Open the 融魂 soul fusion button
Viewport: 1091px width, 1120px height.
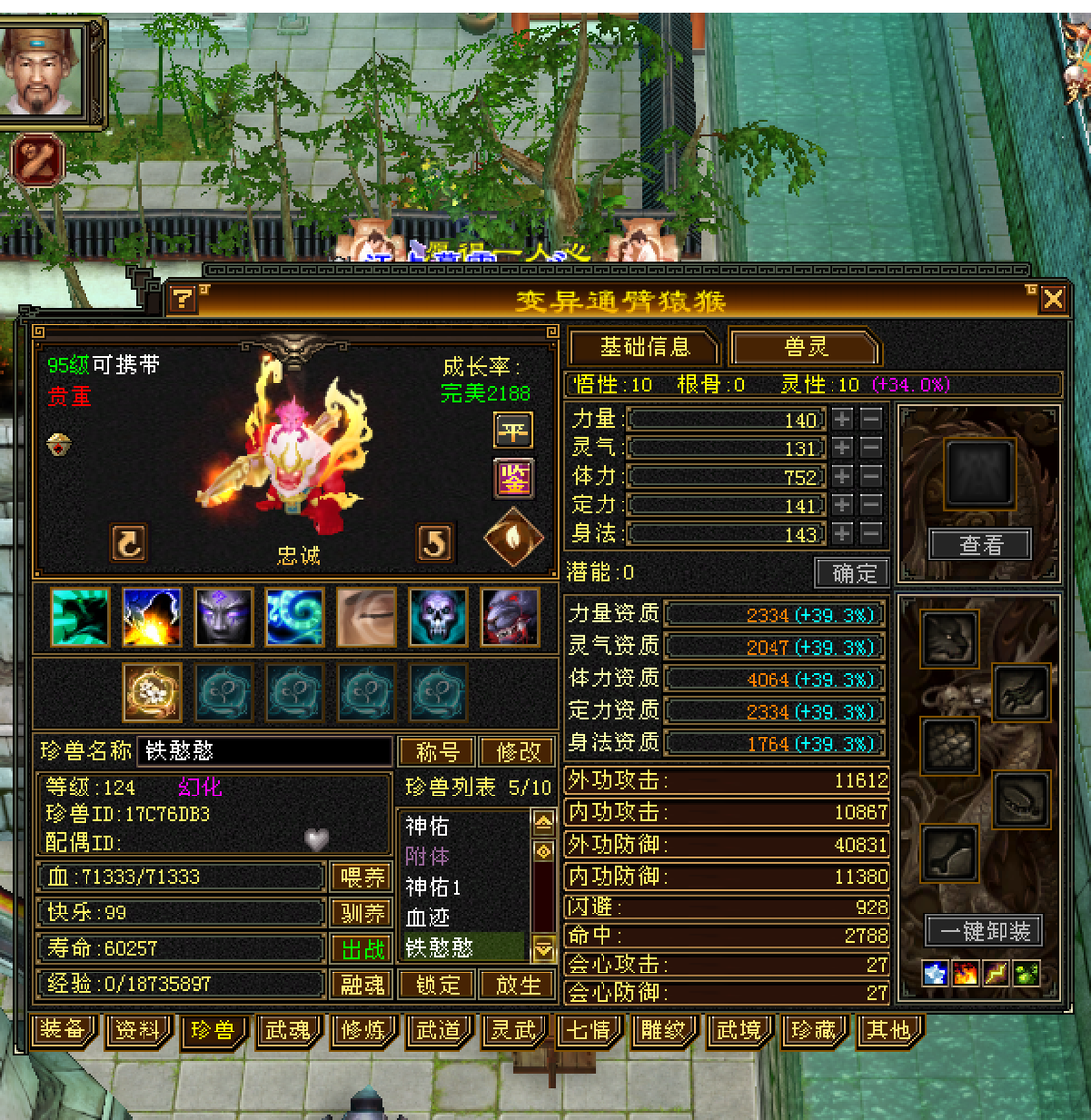pos(363,984)
